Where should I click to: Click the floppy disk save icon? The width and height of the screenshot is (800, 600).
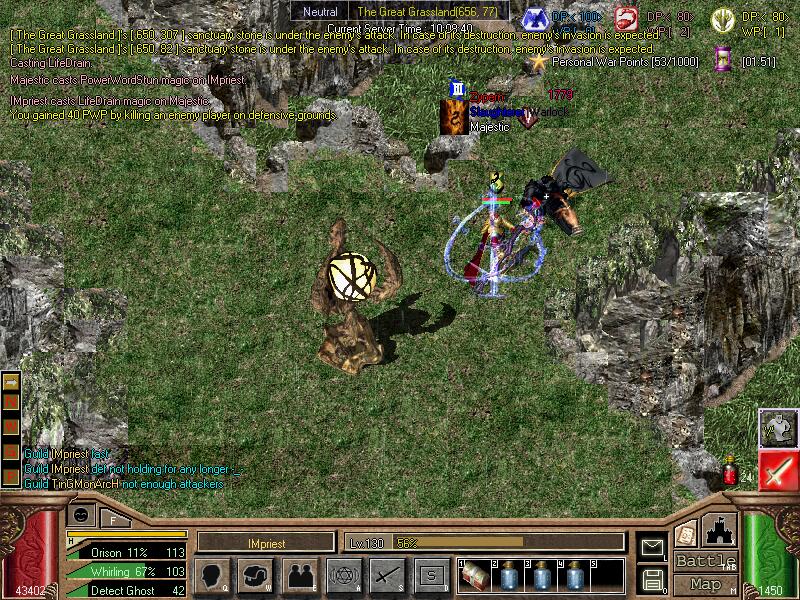click(x=653, y=578)
